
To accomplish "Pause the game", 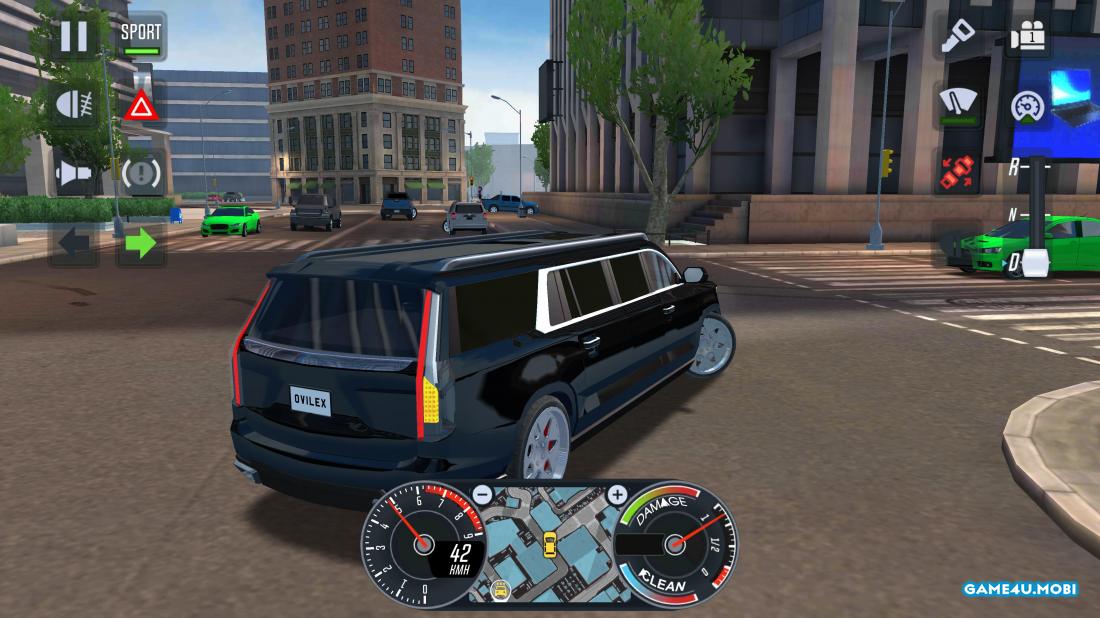I will tap(74, 37).
